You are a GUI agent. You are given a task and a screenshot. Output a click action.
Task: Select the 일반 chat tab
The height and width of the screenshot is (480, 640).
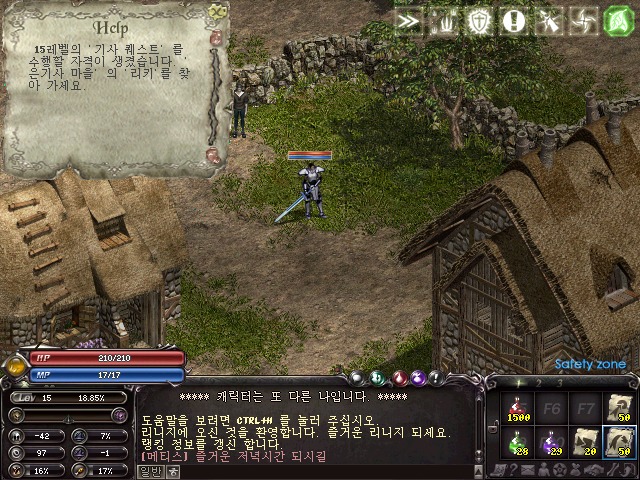click(x=150, y=469)
